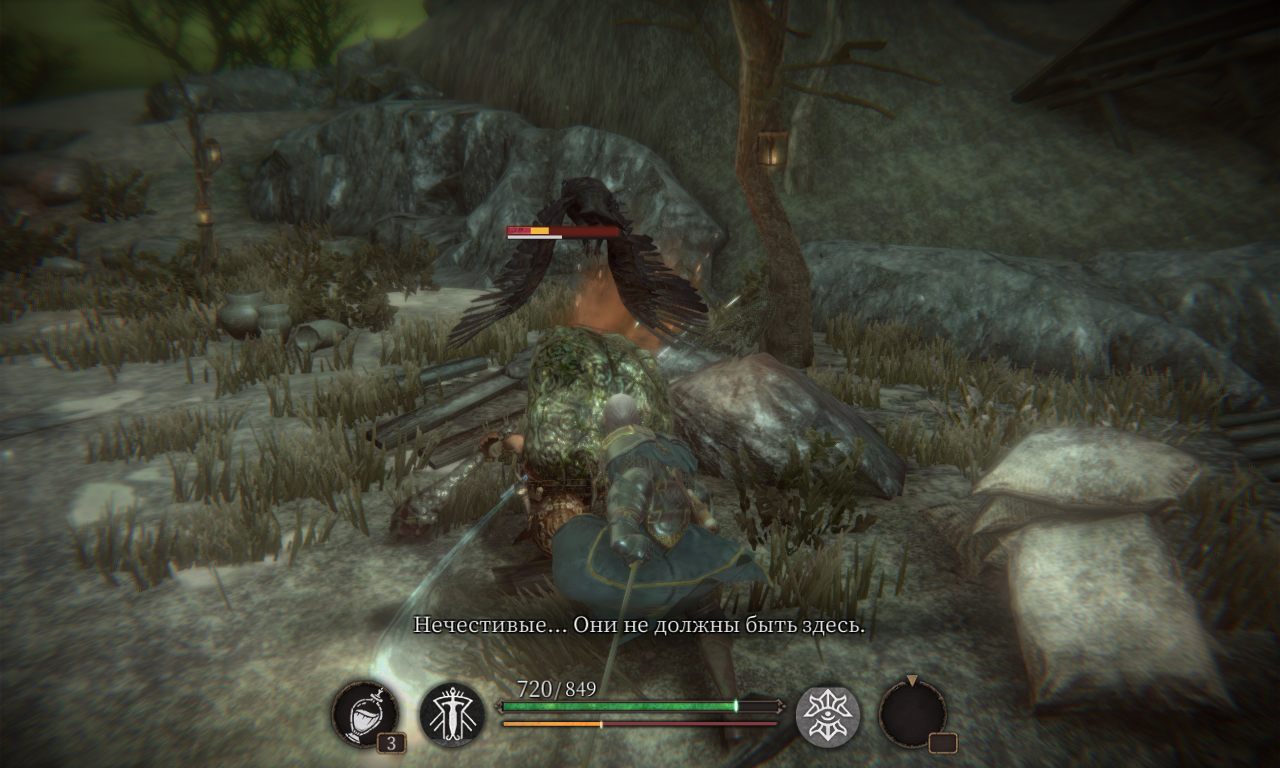1280x768 pixels.
Task: Trigger the eye sigil ability icon
Action: click(x=828, y=714)
